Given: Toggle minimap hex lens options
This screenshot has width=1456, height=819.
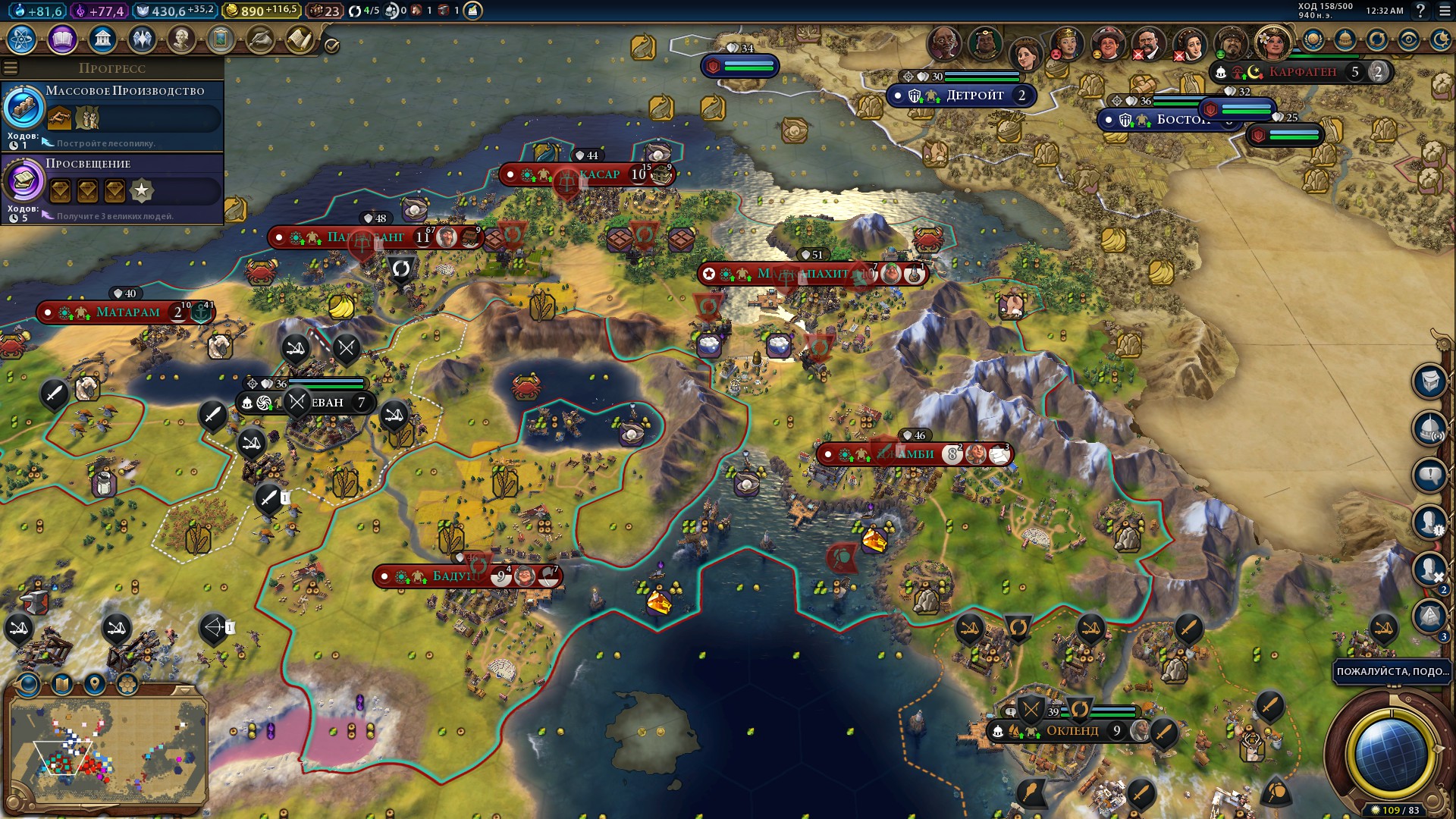Looking at the screenshot, I should 127,684.
